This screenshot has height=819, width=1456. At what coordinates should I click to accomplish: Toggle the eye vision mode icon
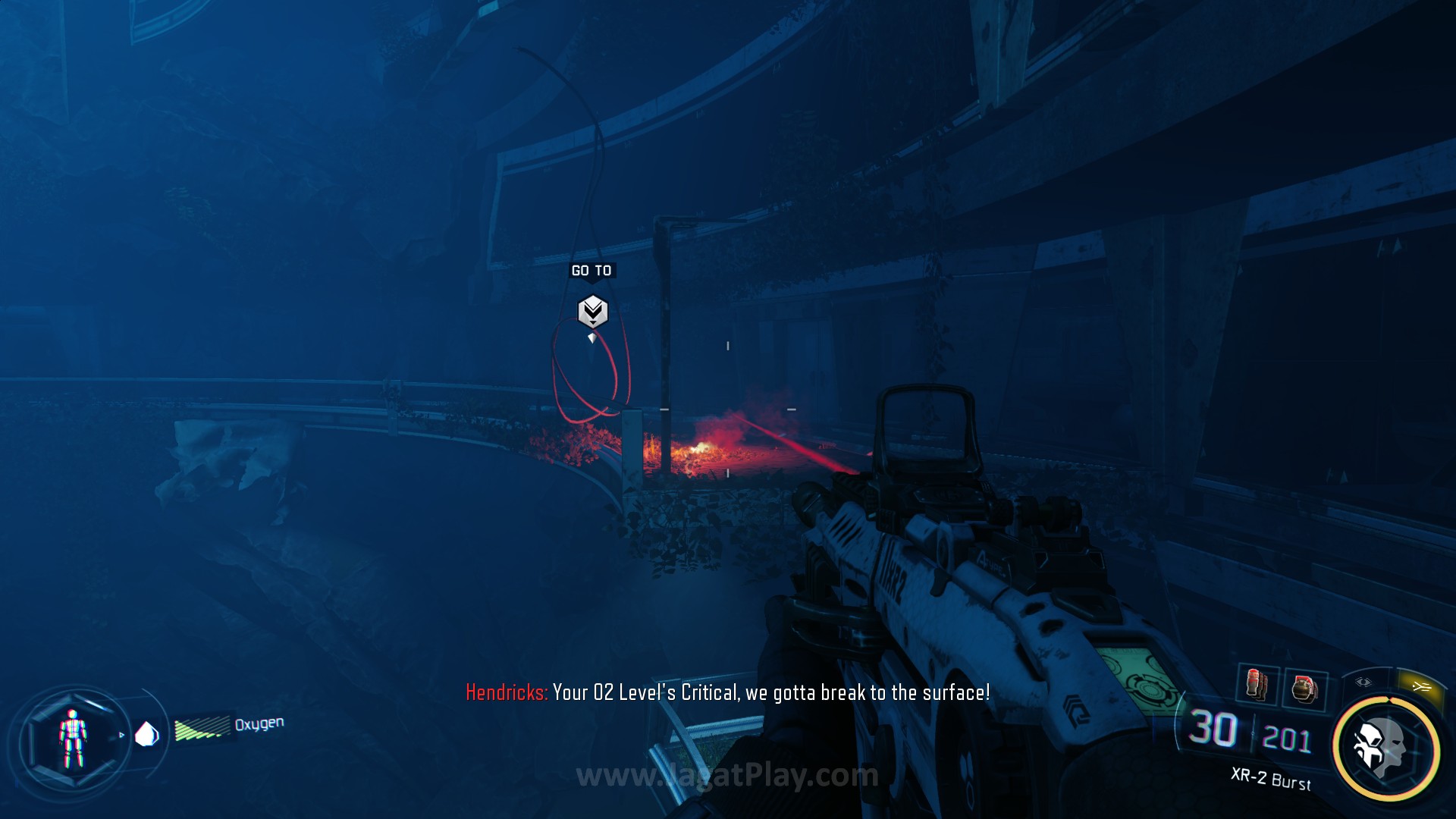click(x=1363, y=682)
